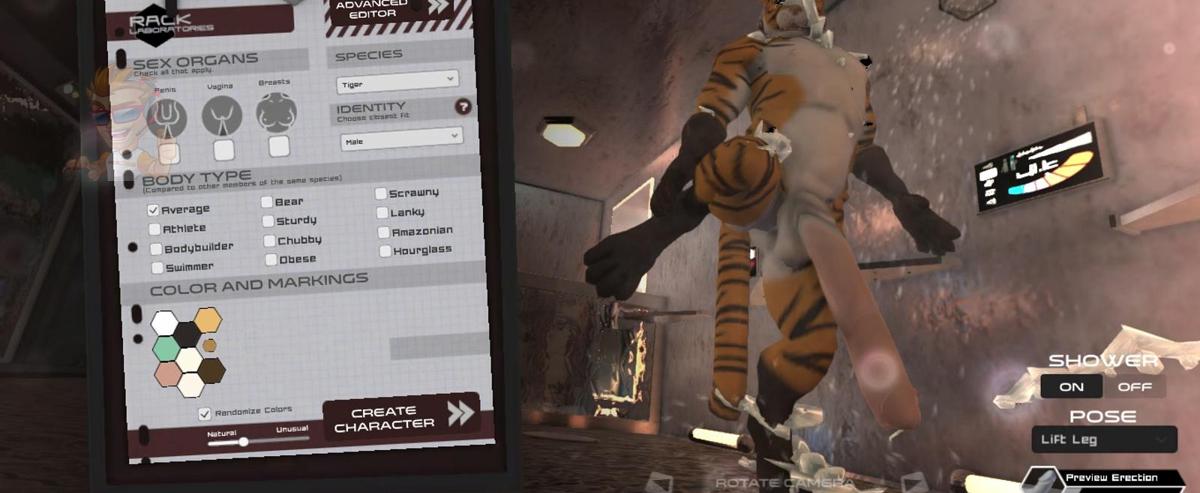Screen dimensions: 1200x493
Task: Toggle the Randomize Colors checkbox
Action: pos(205,413)
